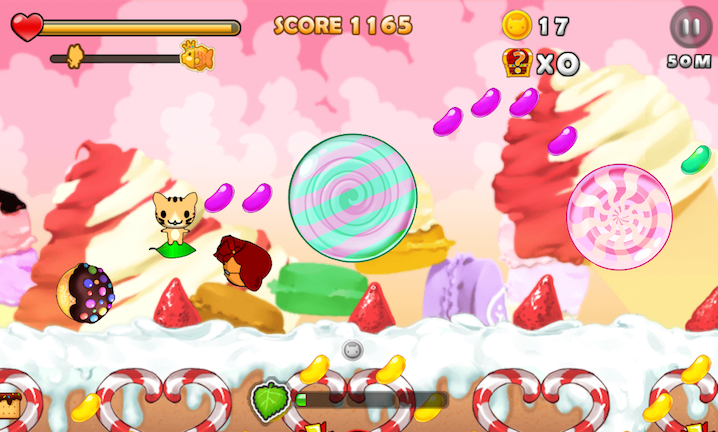Tap the green leaf power icon
Screen dimensions: 718x432
click(270, 401)
